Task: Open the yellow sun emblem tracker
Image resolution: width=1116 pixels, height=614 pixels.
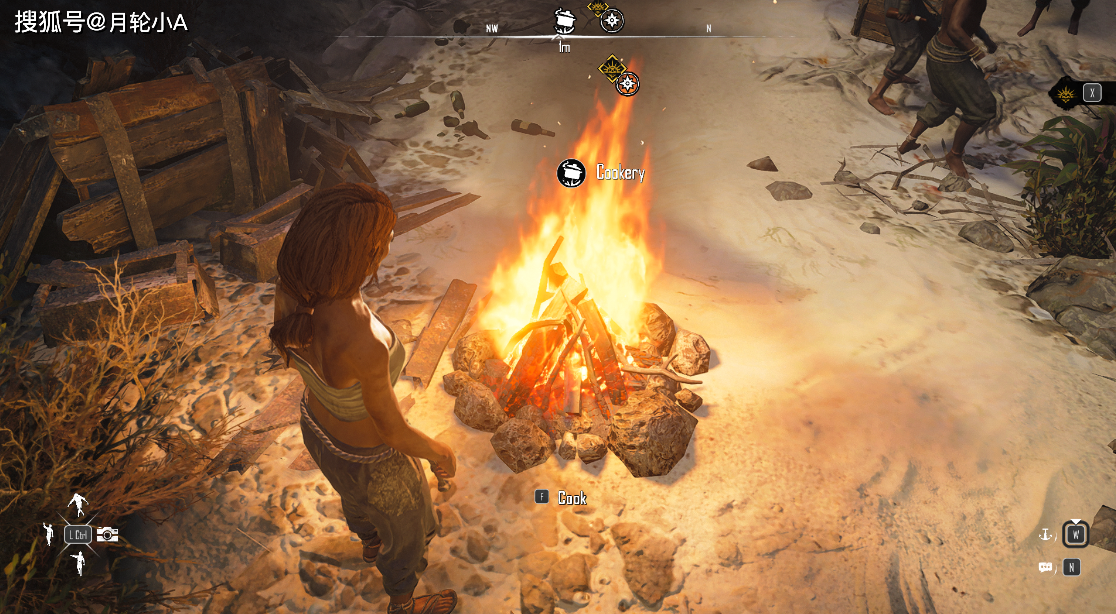Action: point(1065,93)
